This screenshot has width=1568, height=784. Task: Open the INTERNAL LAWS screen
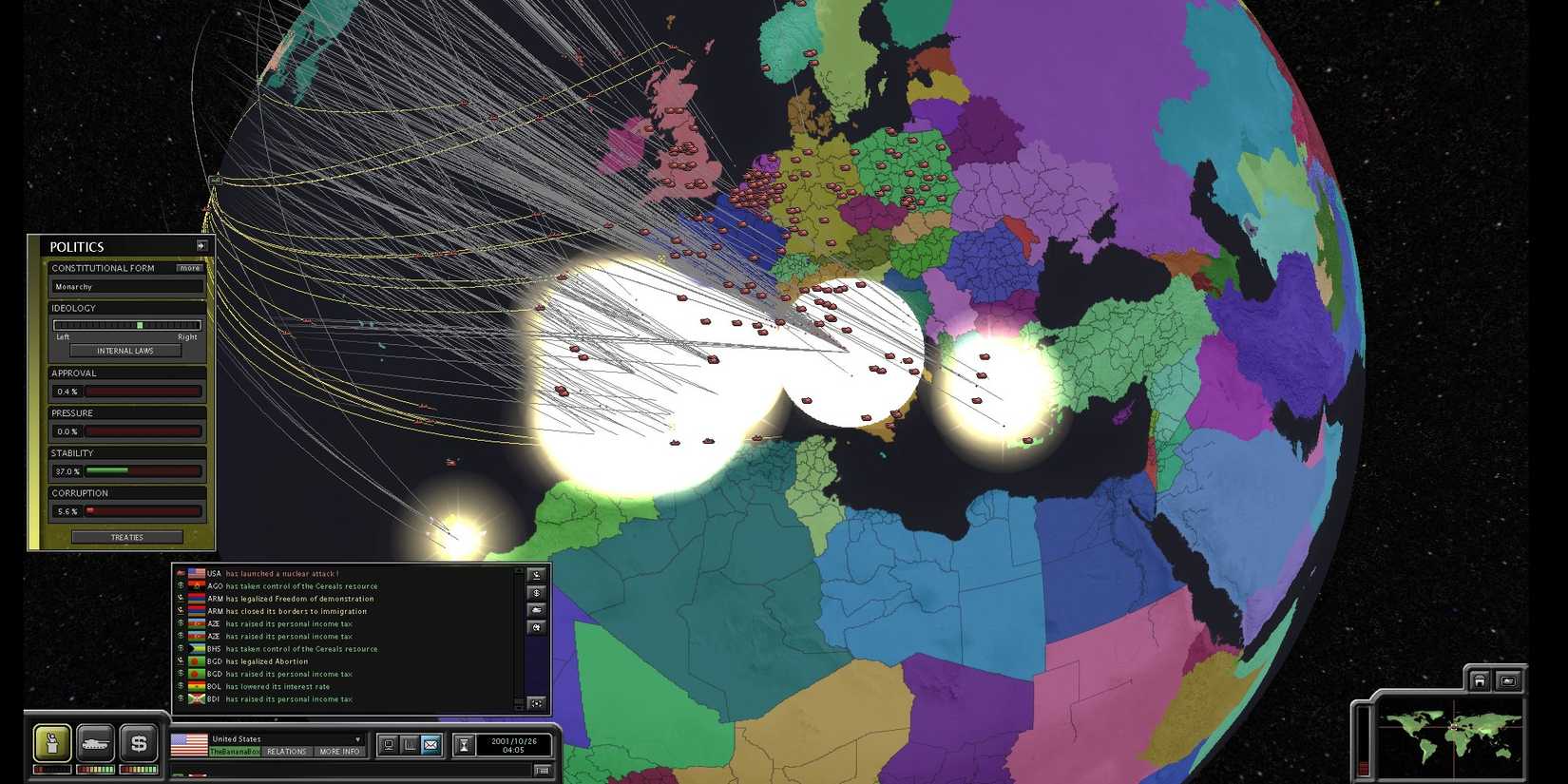[125, 351]
